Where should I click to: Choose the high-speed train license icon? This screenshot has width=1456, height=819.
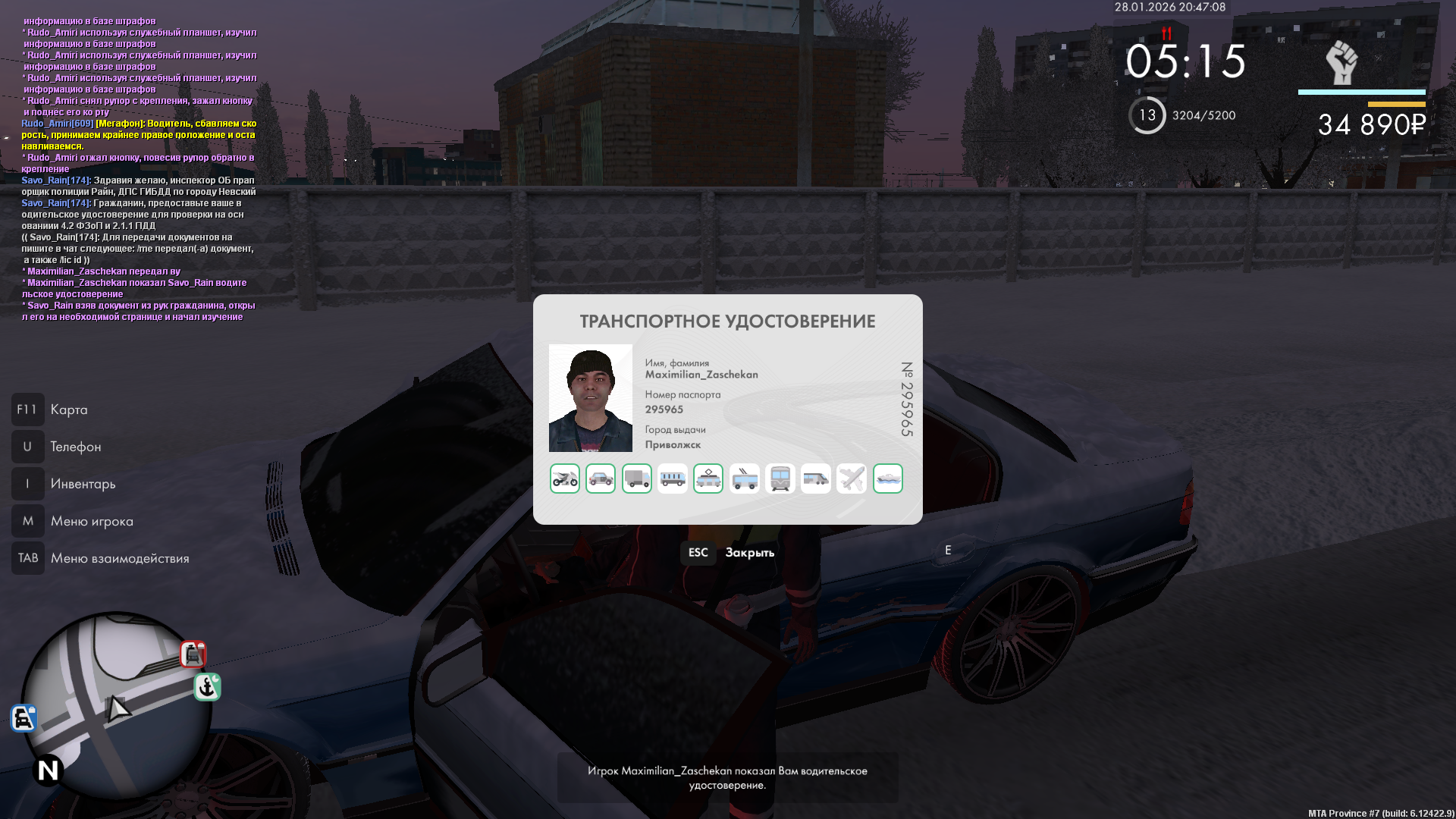coord(816,479)
